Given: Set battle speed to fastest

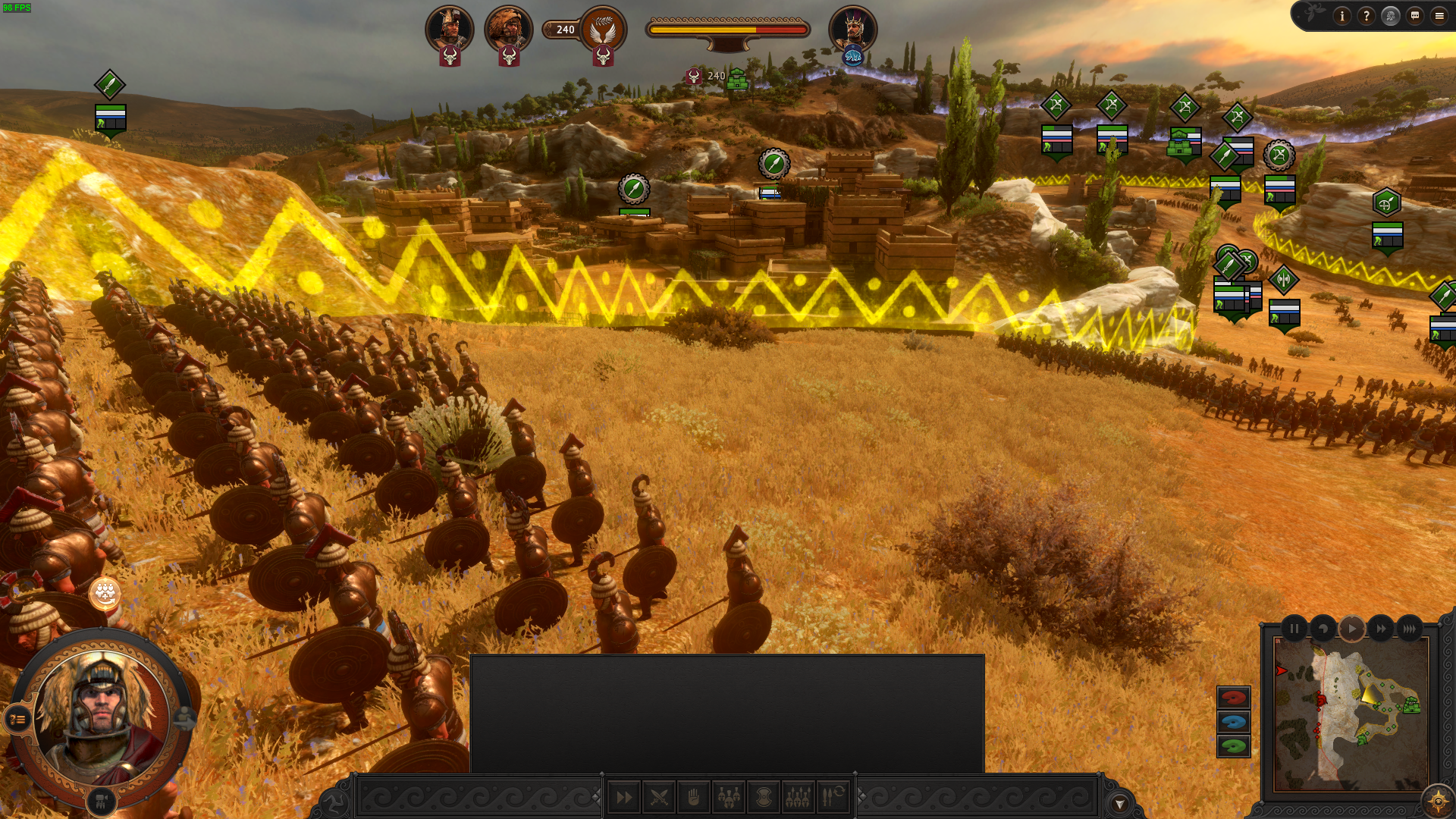Looking at the screenshot, I should [1409, 629].
